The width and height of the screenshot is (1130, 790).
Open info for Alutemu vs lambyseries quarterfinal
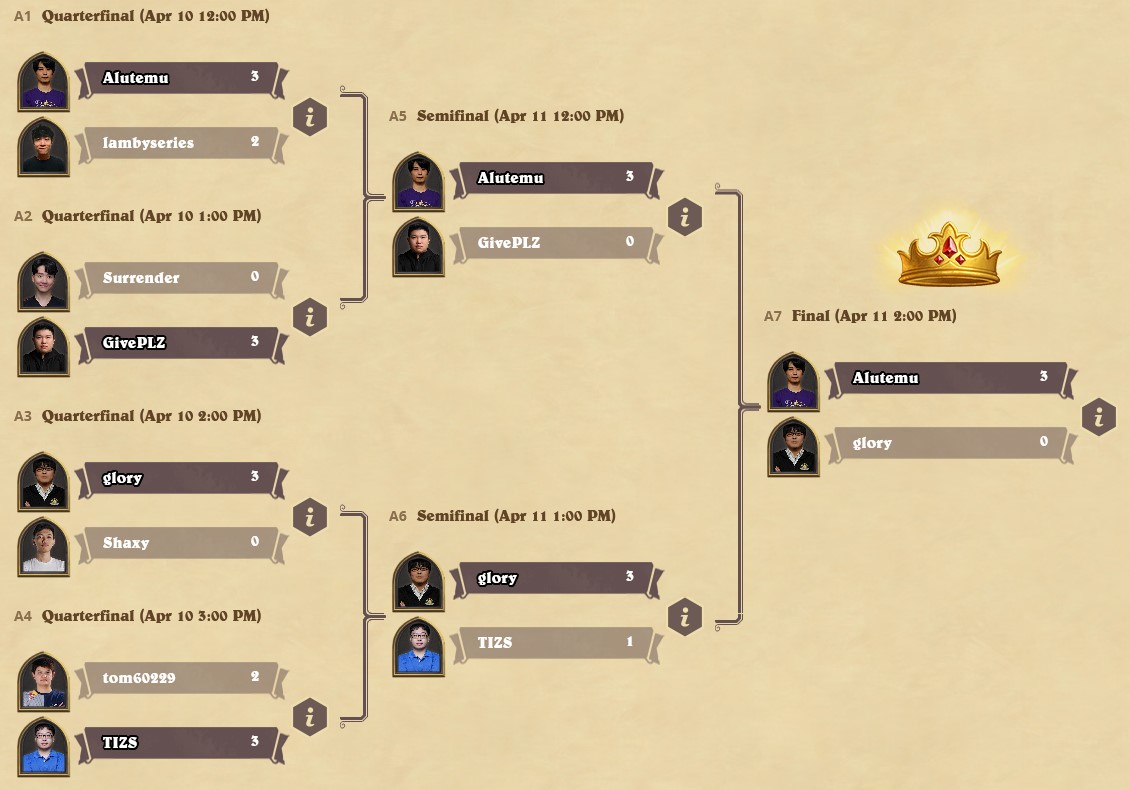coord(310,118)
